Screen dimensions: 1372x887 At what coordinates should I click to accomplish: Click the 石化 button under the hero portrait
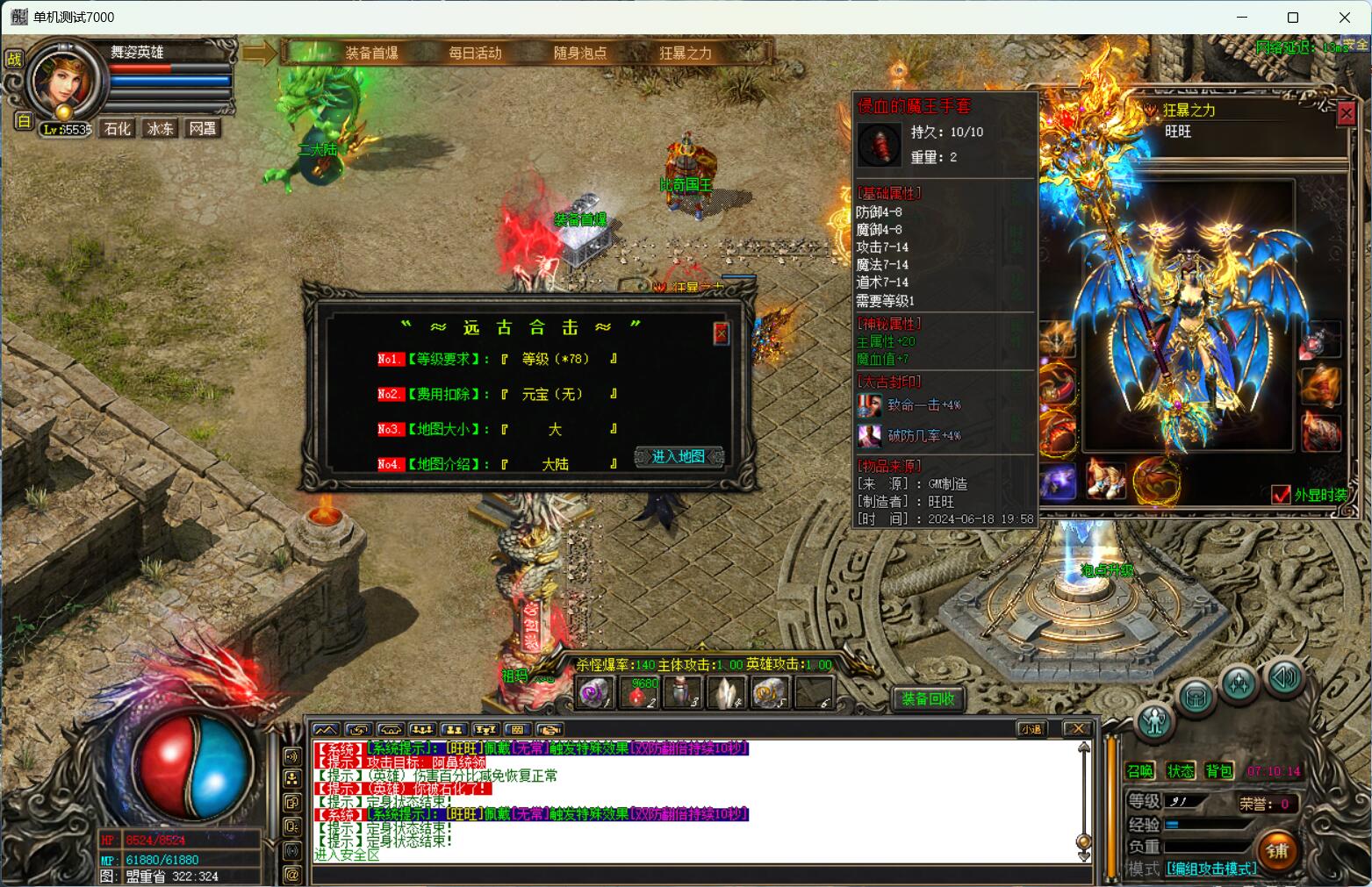(118, 128)
